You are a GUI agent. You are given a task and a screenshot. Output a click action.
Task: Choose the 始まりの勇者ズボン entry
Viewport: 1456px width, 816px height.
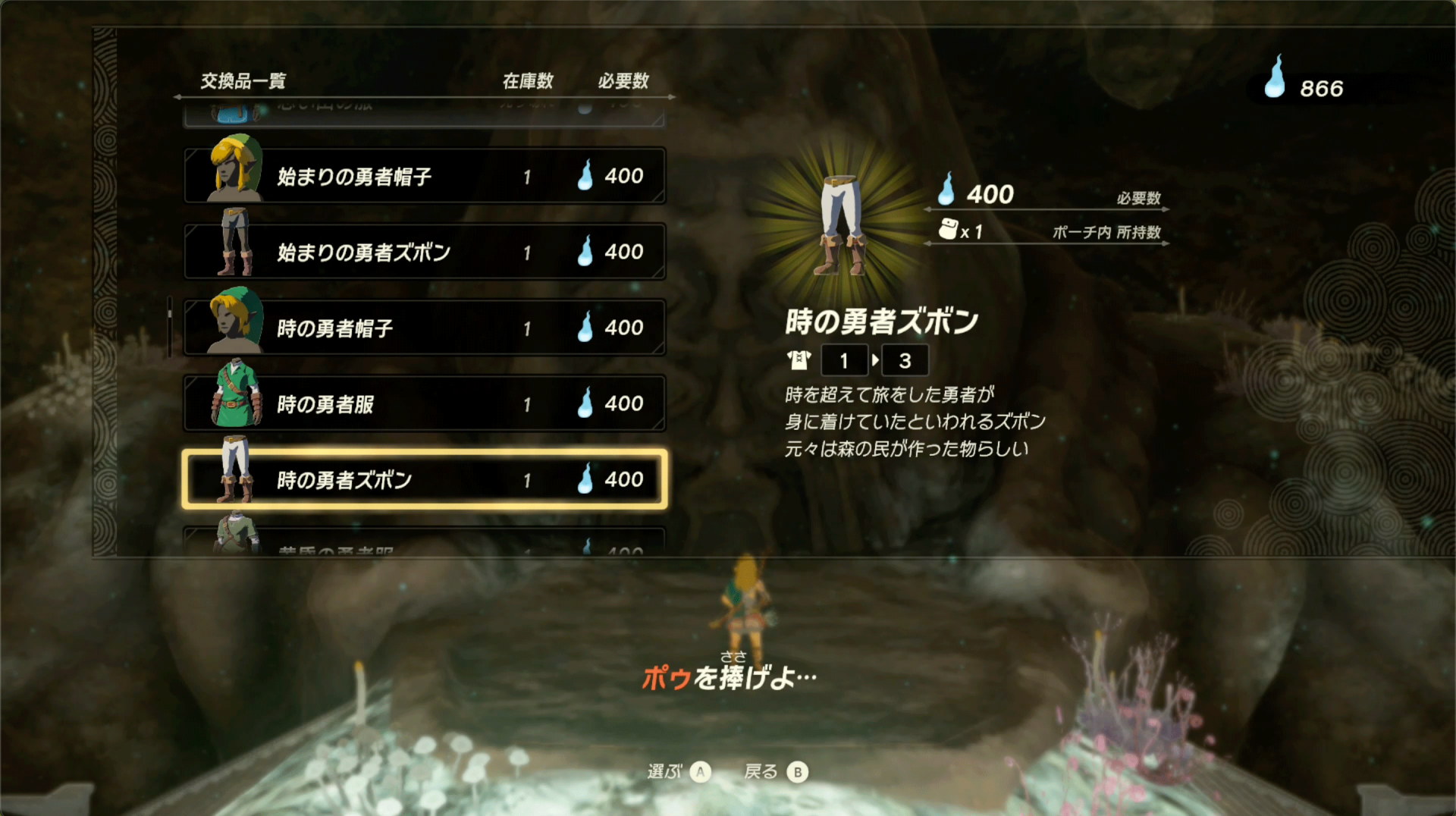(425, 252)
